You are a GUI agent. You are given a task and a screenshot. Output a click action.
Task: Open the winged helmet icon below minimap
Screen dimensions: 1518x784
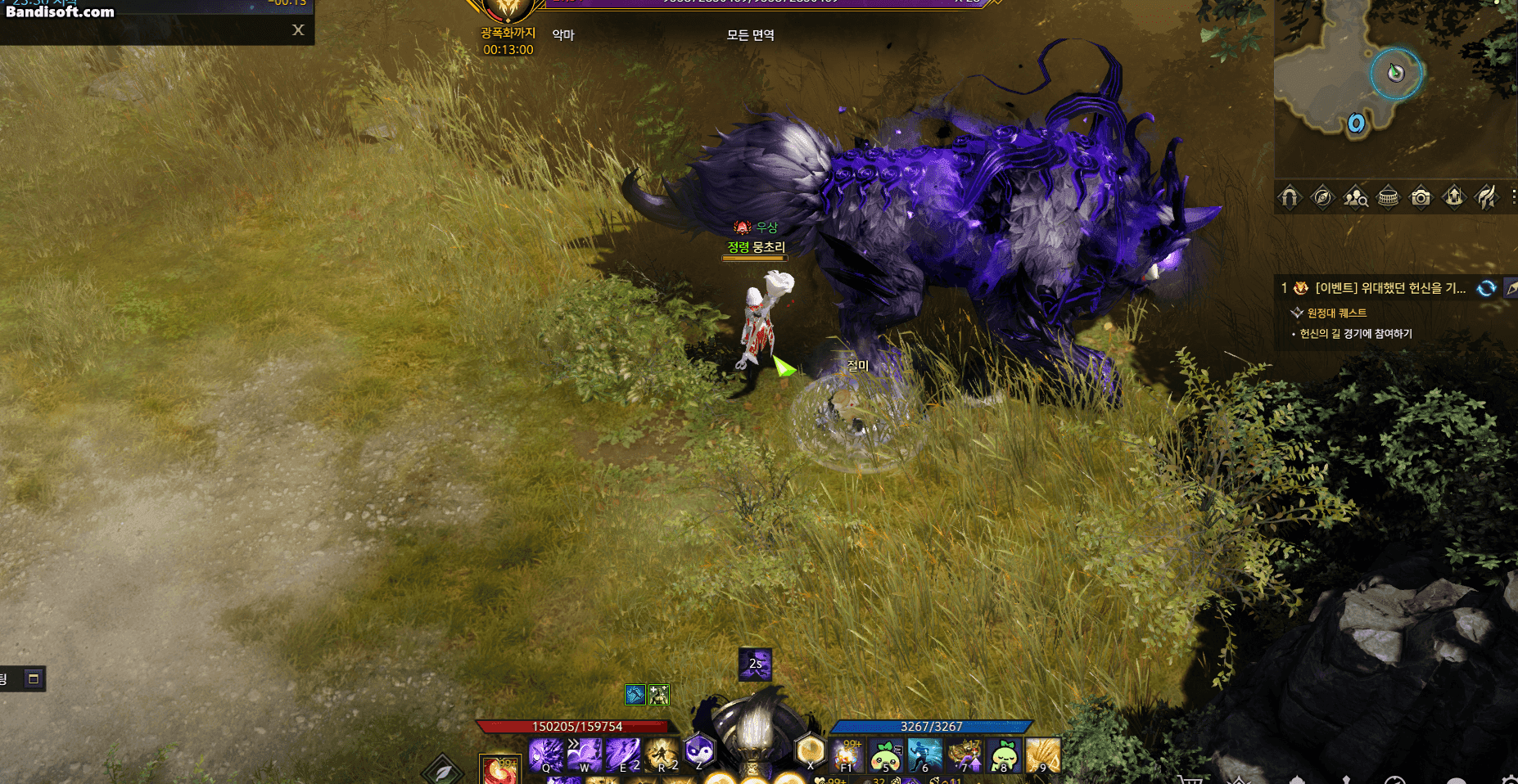click(1486, 197)
